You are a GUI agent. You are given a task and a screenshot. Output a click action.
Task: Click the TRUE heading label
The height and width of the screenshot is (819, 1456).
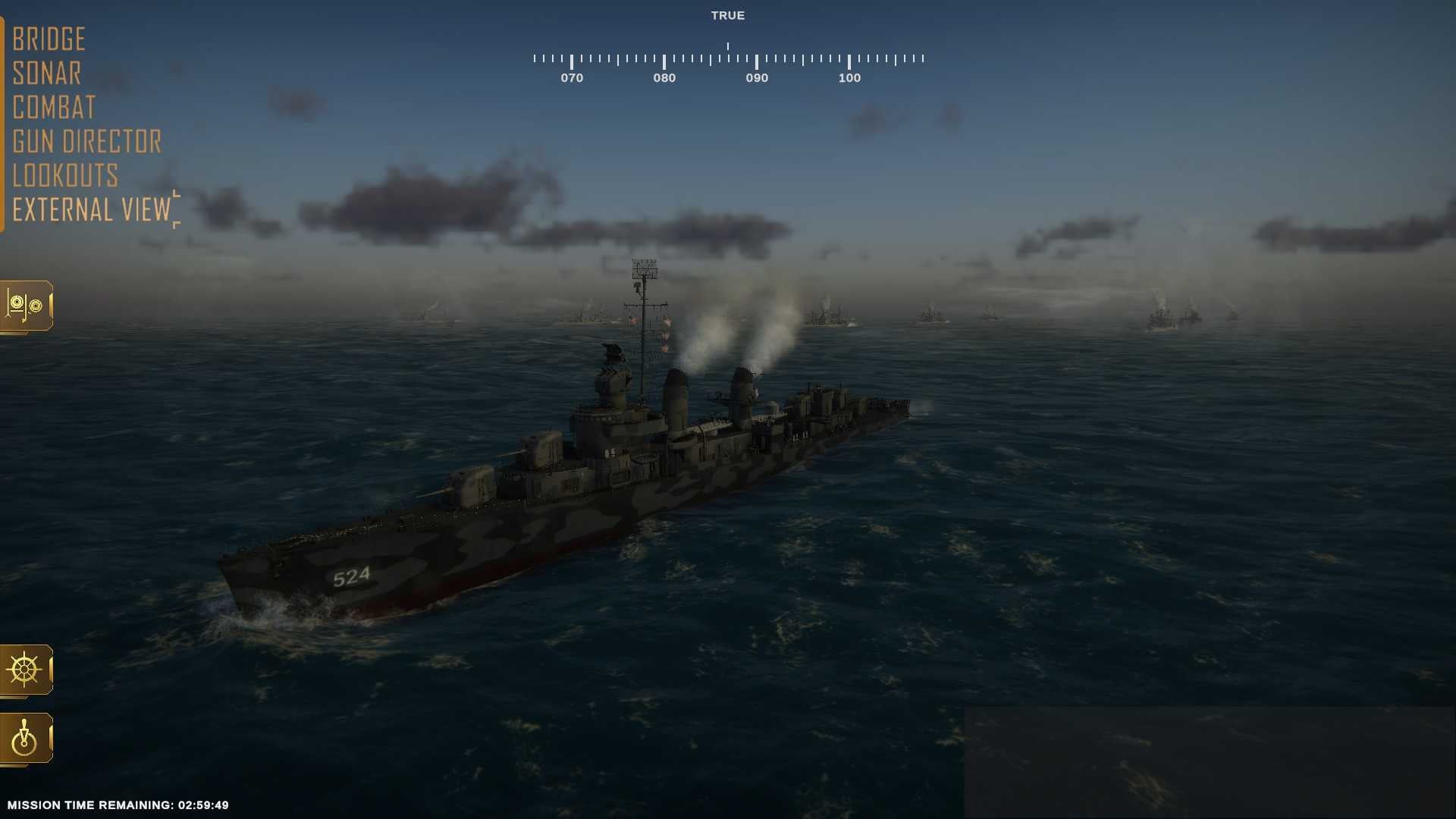pyautogui.click(x=727, y=15)
